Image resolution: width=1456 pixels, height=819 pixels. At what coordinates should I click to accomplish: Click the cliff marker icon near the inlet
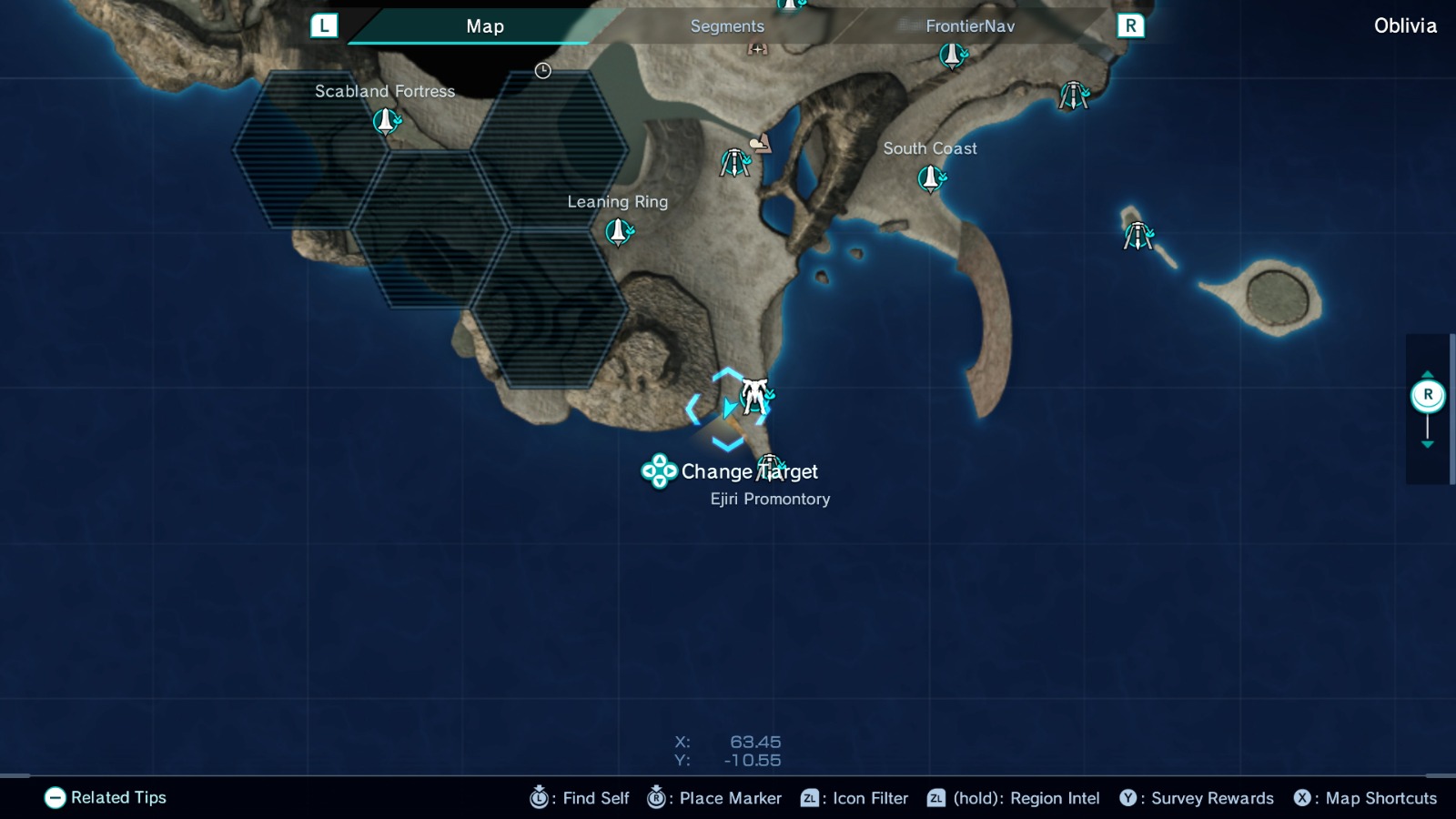pyautogui.click(x=763, y=143)
